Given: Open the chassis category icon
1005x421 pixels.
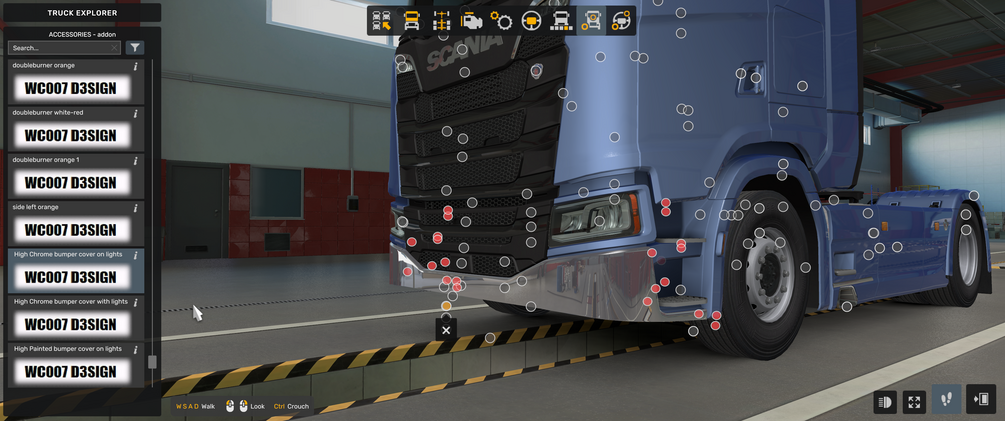Looking at the screenshot, I should pos(441,21).
